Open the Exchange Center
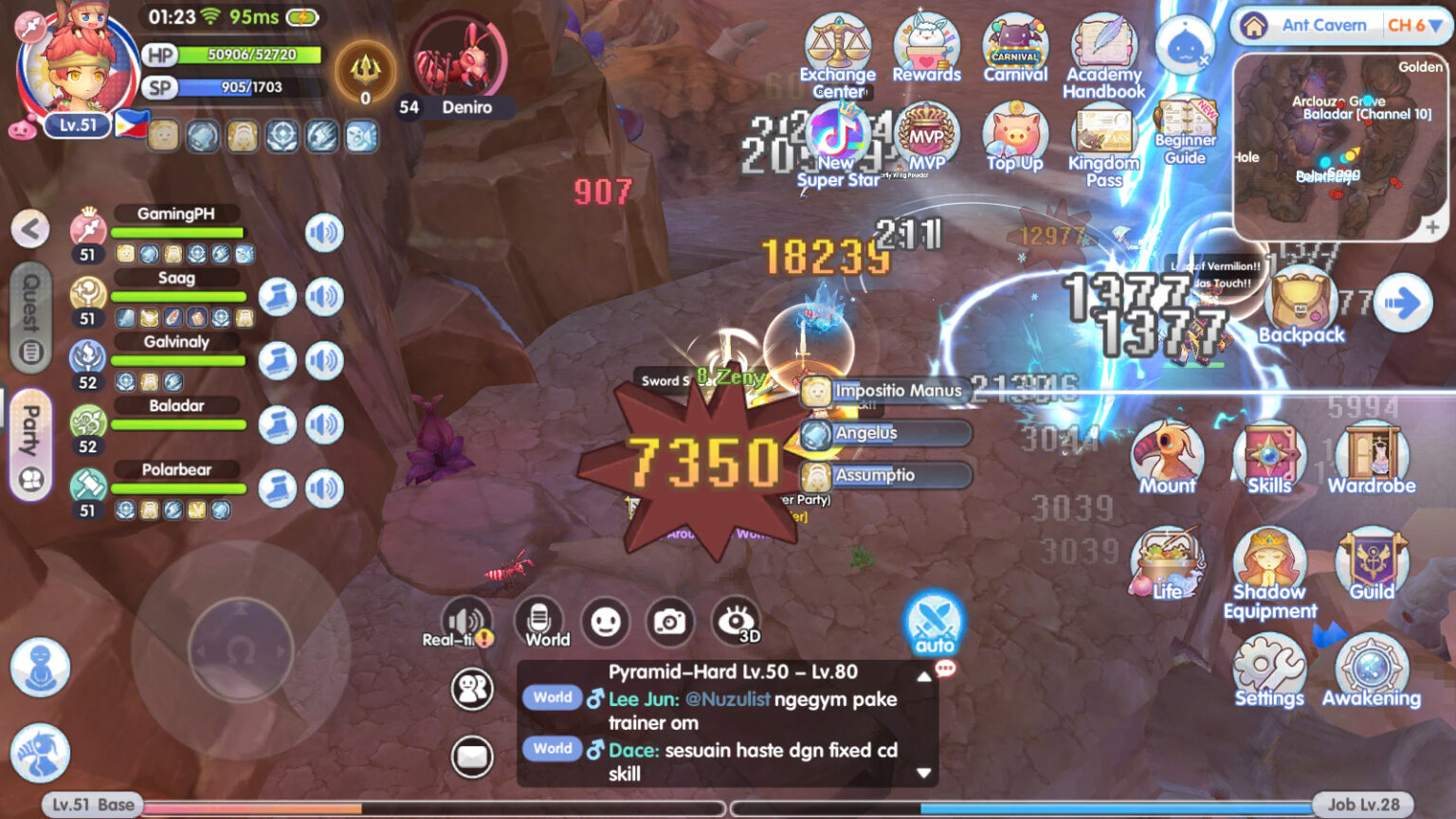 pyautogui.click(x=838, y=45)
